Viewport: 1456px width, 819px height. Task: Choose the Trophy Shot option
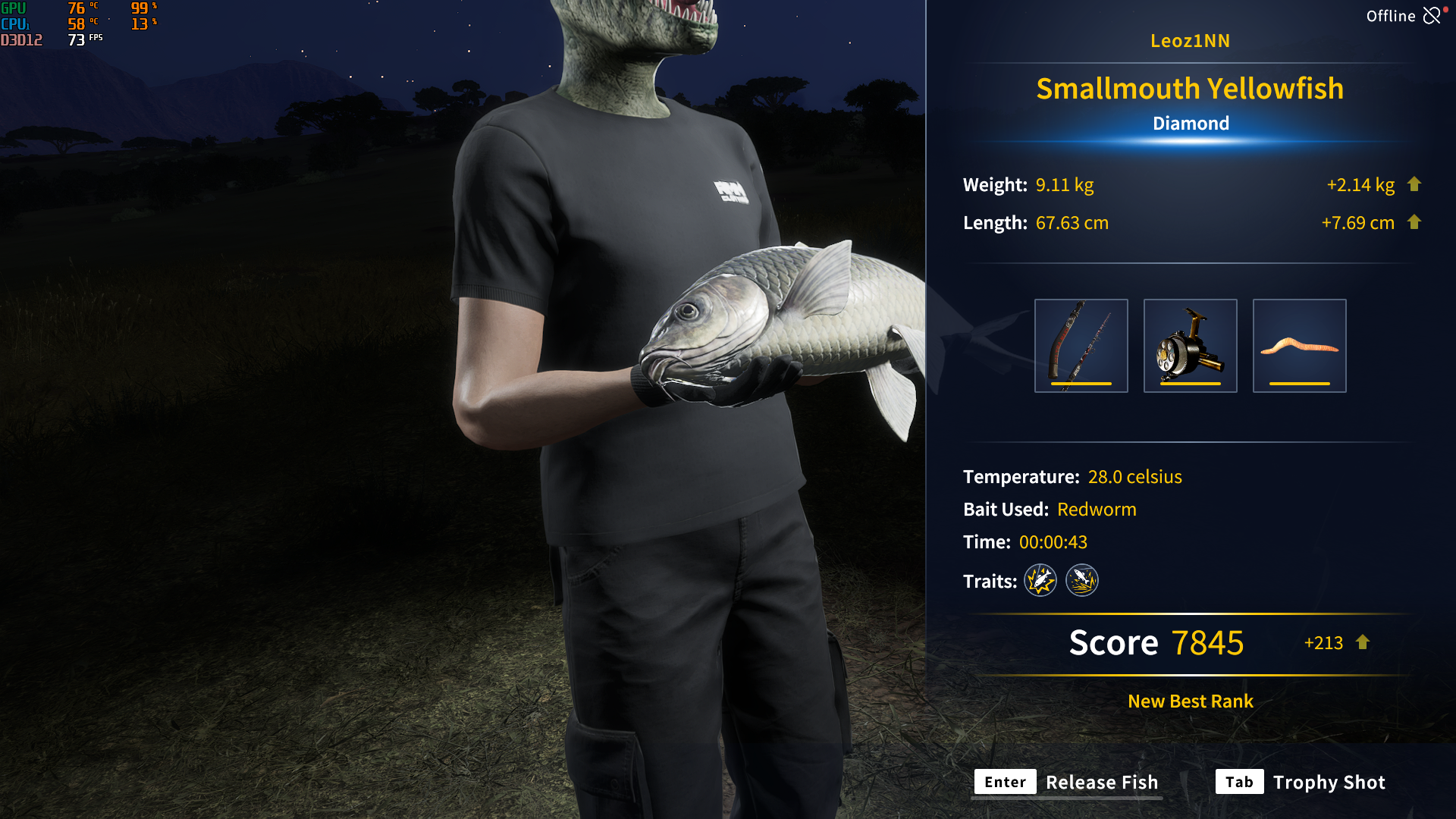[x=1301, y=782]
